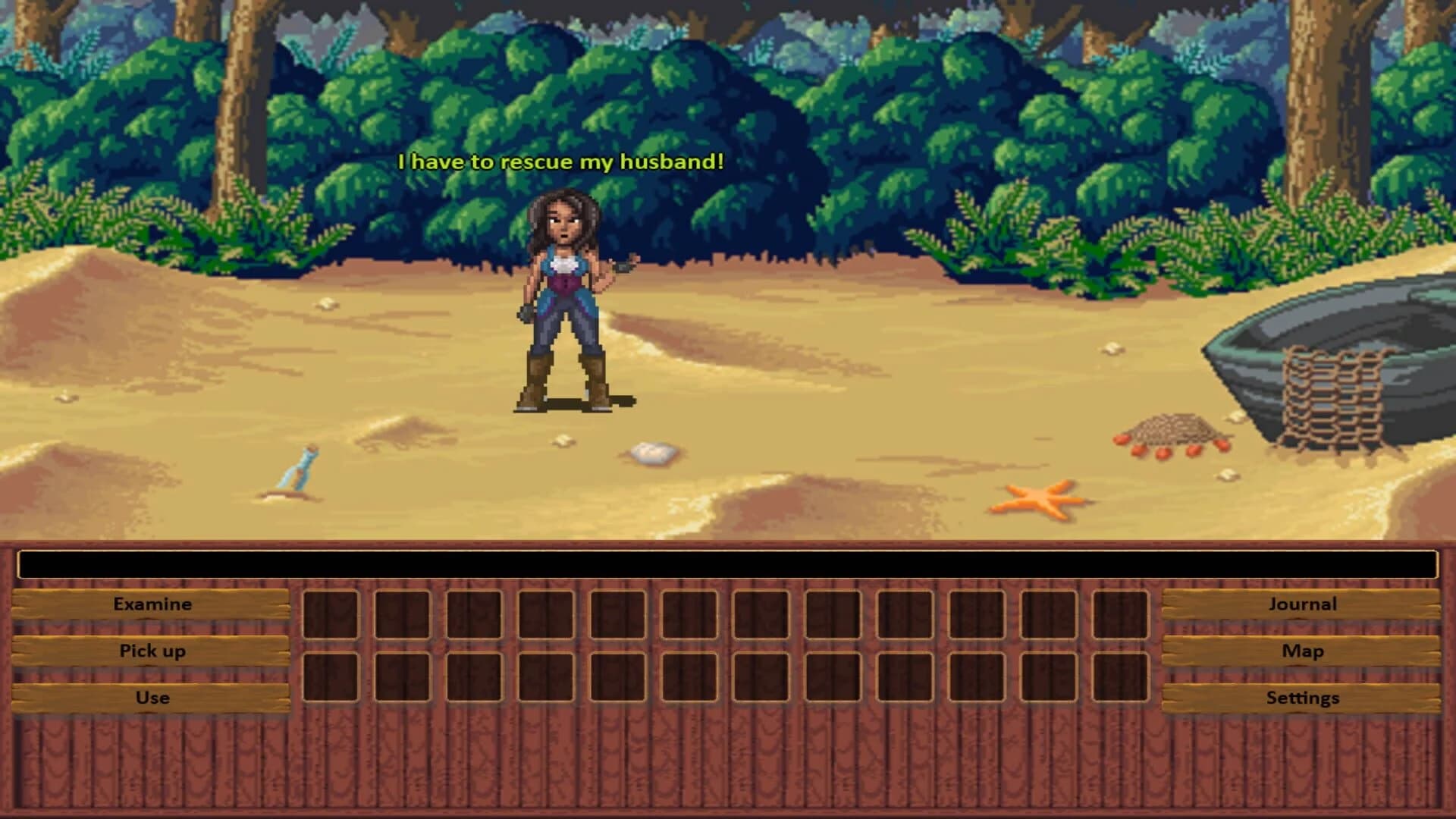The width and height of the screenshot is (1456, 819).
Task: Click the white shell on the sand
Action: (x=651, y=453)
